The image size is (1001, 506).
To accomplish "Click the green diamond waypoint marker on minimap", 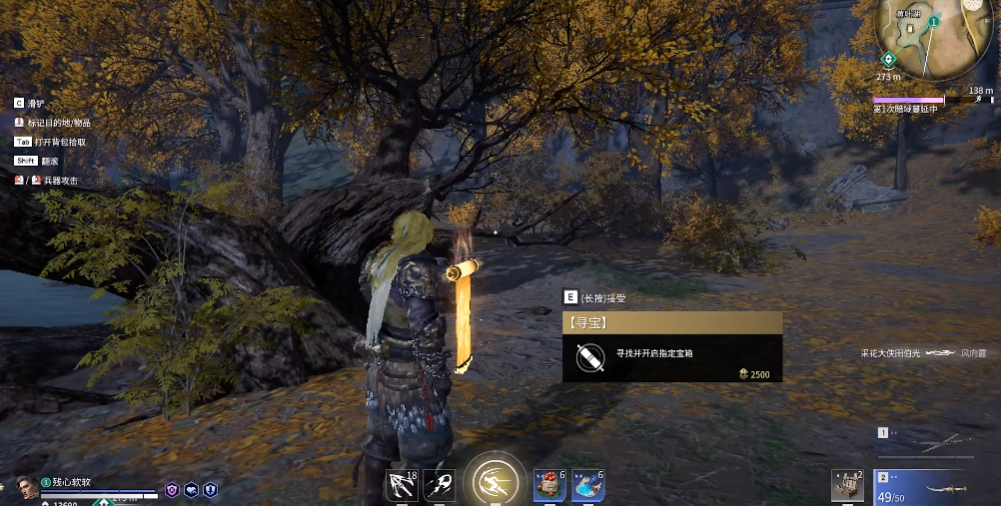I will click(887, 58).
